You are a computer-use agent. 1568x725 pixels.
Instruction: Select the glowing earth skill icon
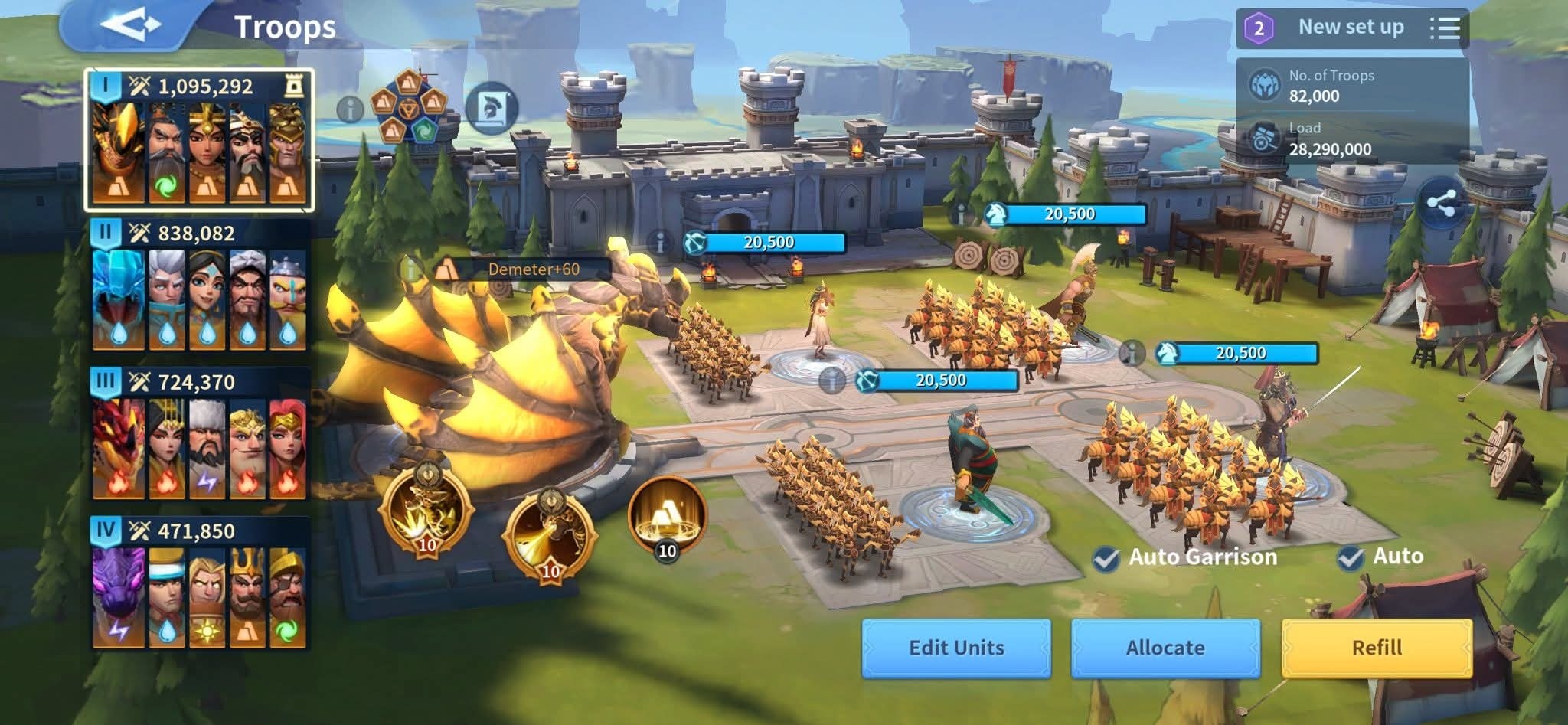coord(667,514)
